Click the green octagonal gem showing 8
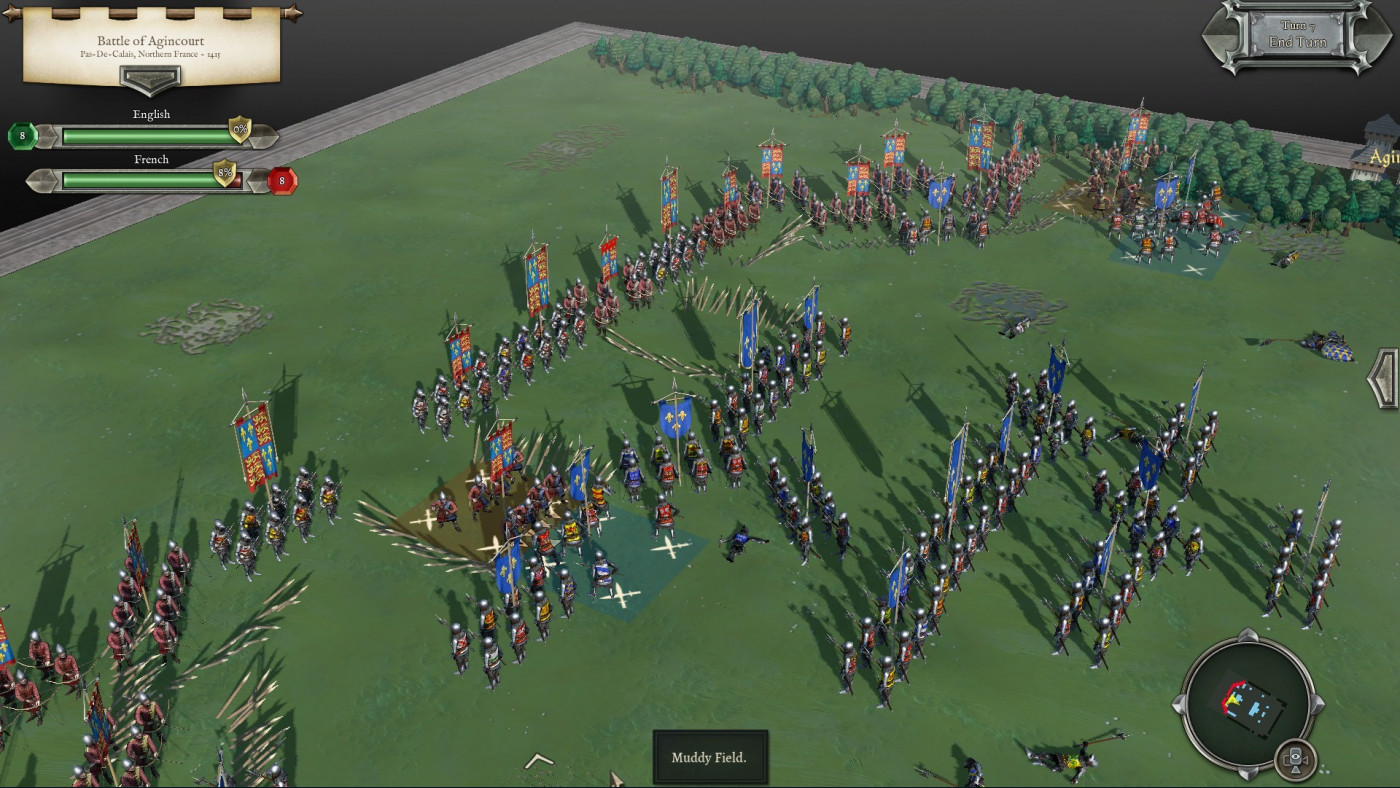 click(x=21, y=134)
